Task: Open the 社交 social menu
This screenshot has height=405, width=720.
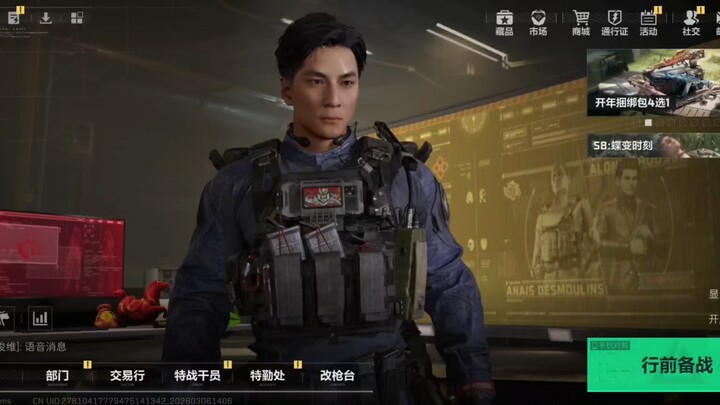Action: point(691,23)
